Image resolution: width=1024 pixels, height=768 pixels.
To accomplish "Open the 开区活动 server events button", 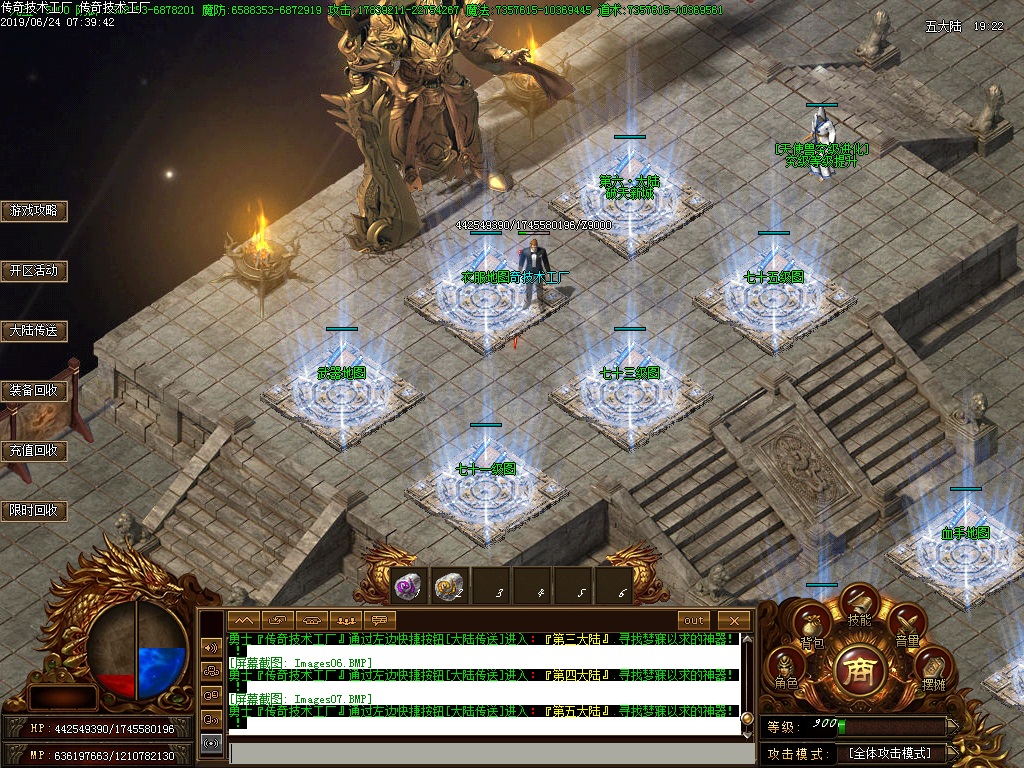I will click(x=34, y=271).
